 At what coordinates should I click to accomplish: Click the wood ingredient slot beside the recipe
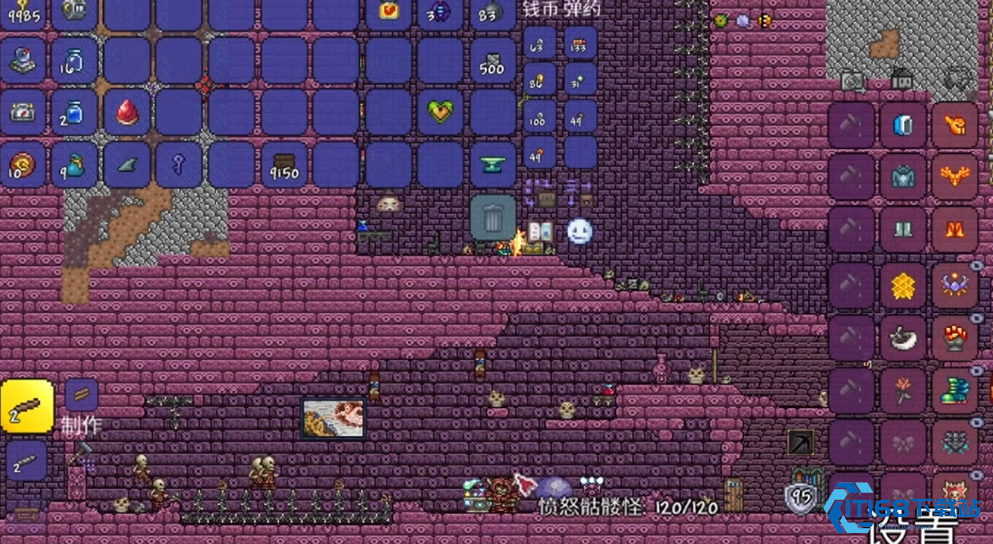82,394
